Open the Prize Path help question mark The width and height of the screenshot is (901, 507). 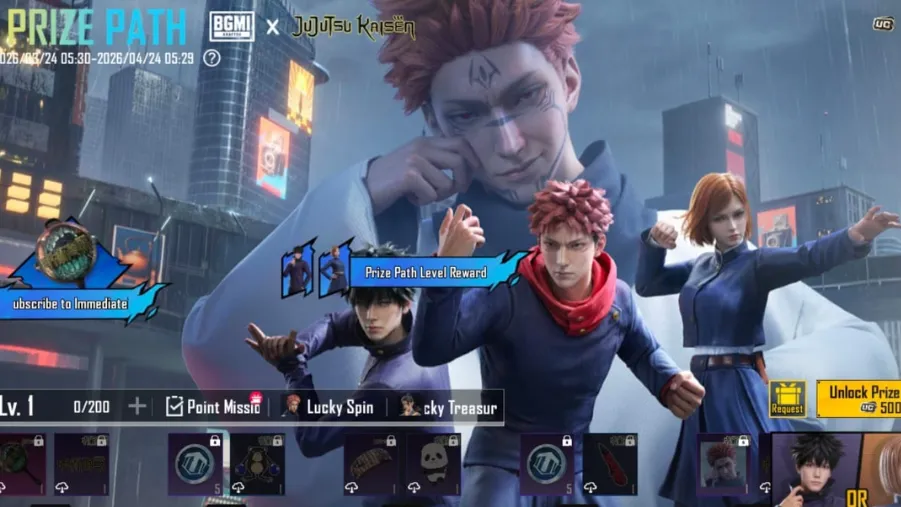[212, 58]
